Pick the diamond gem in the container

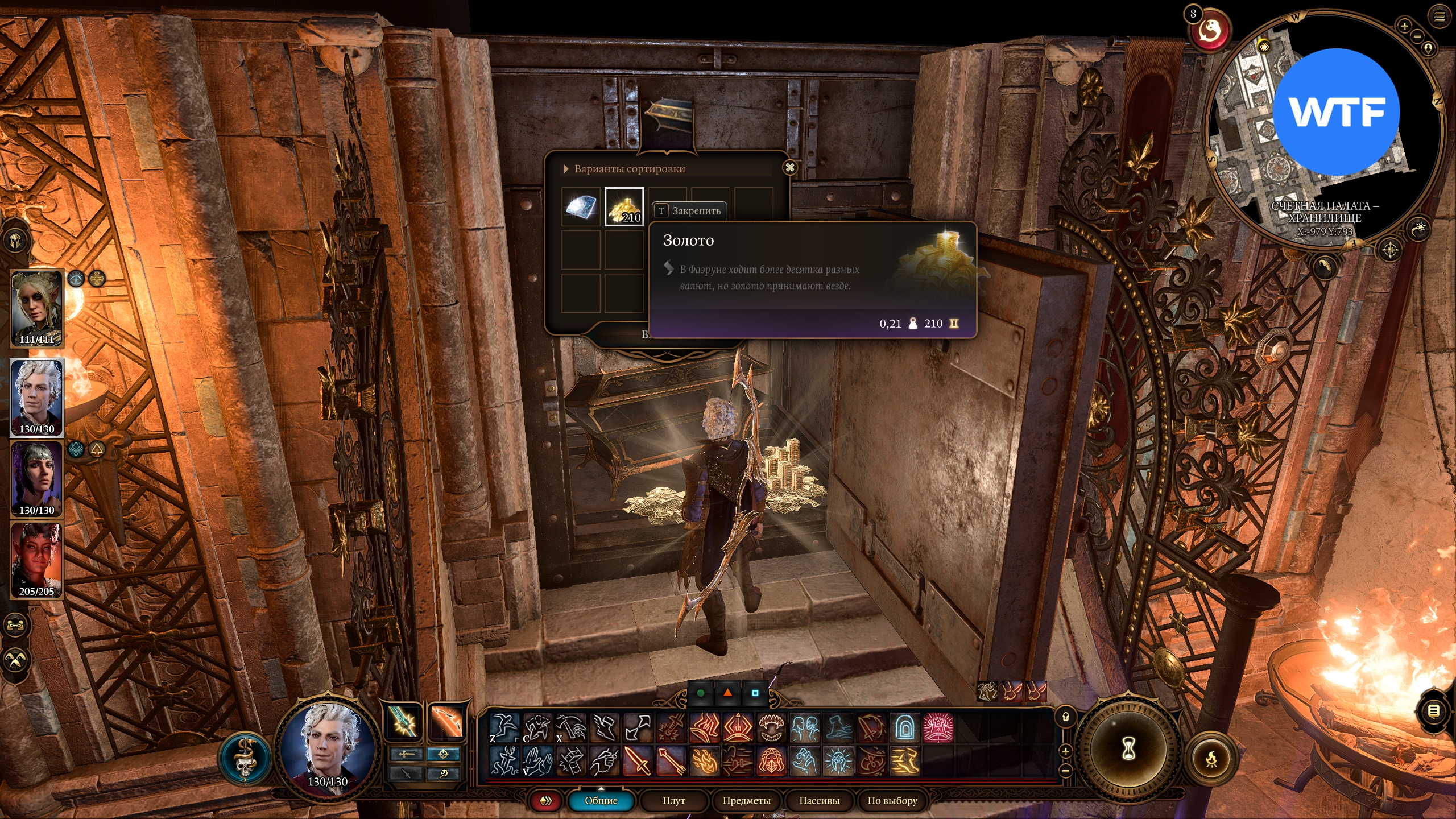[x=581, y=207]
